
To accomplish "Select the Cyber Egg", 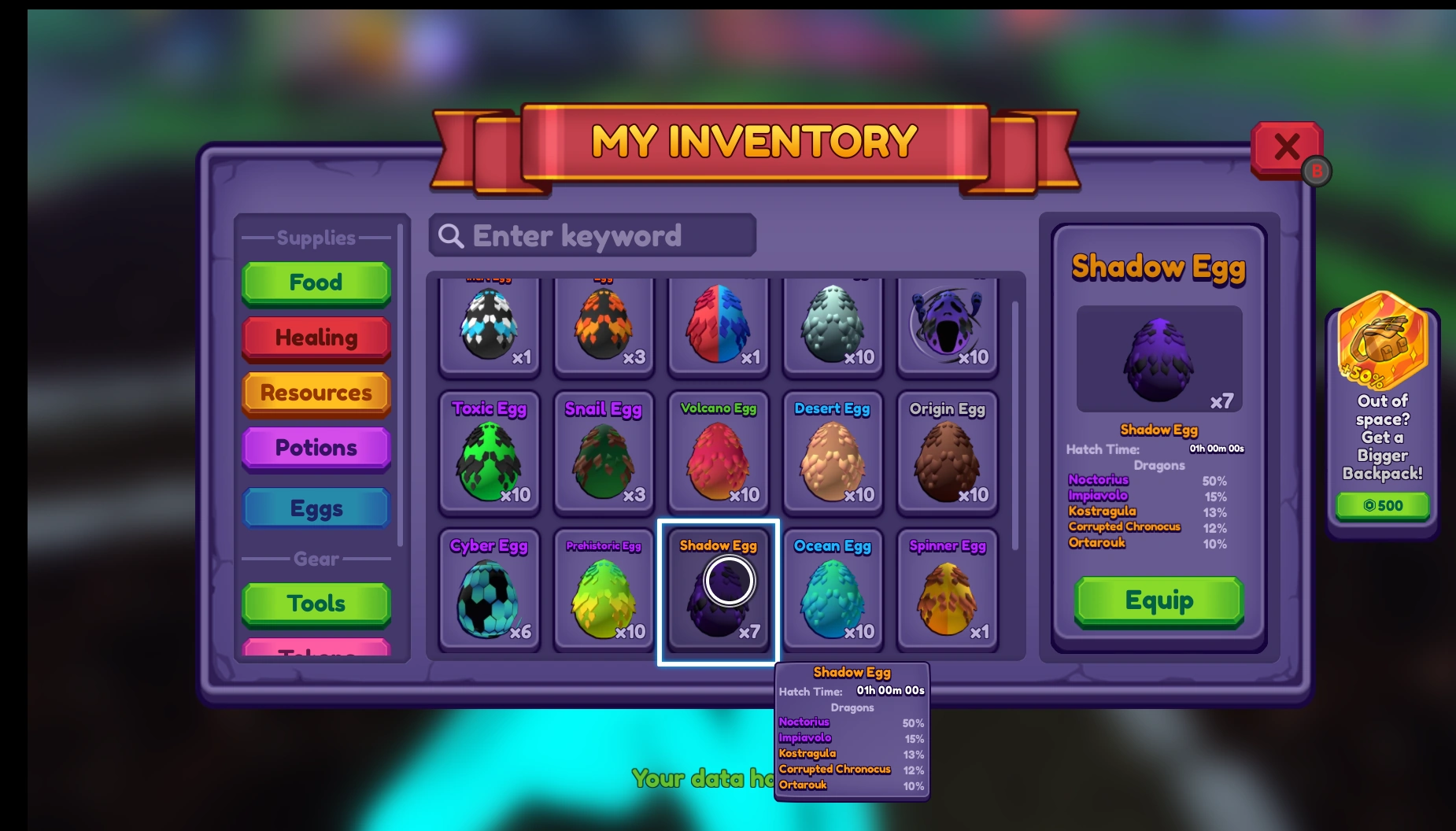I will 489,590.
